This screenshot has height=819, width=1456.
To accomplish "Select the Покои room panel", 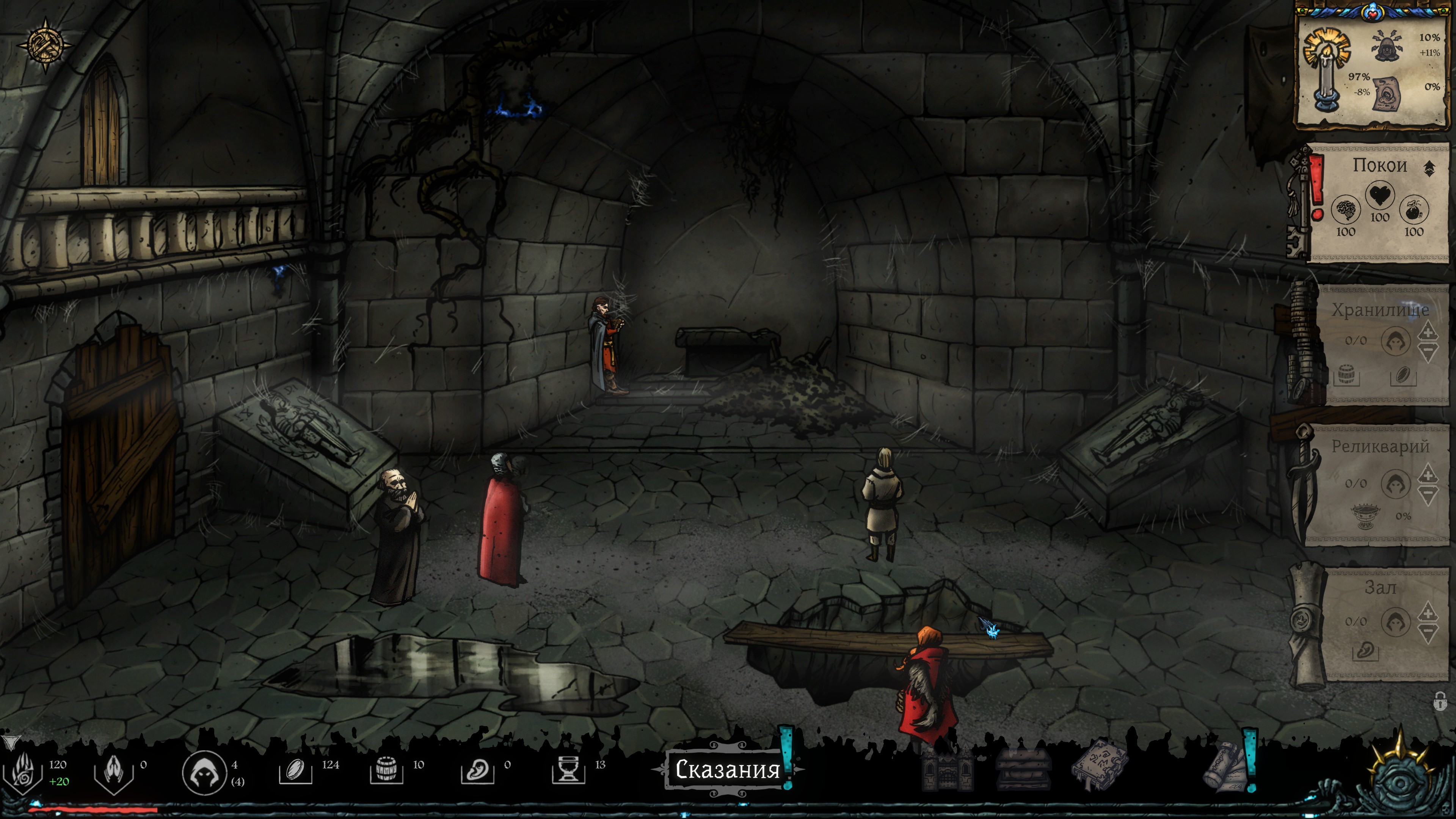I will click(1379, 204).
